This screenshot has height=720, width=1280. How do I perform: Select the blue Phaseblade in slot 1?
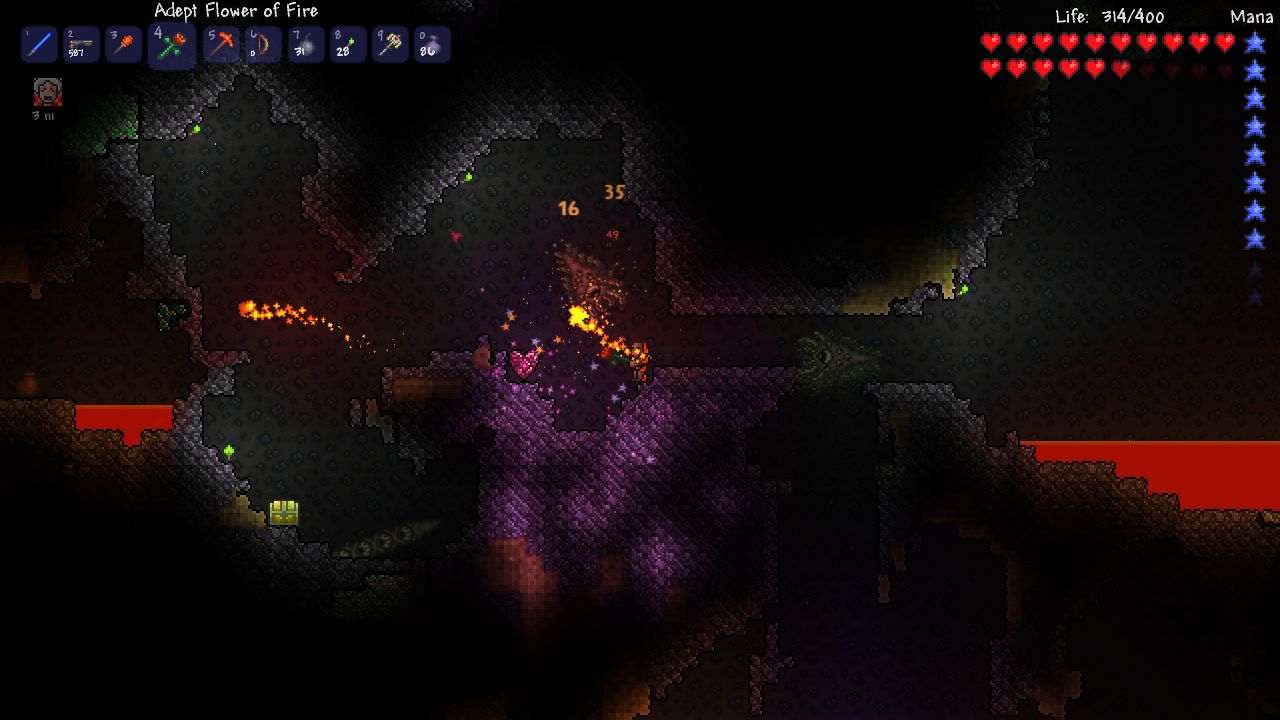tap(38, 44)
